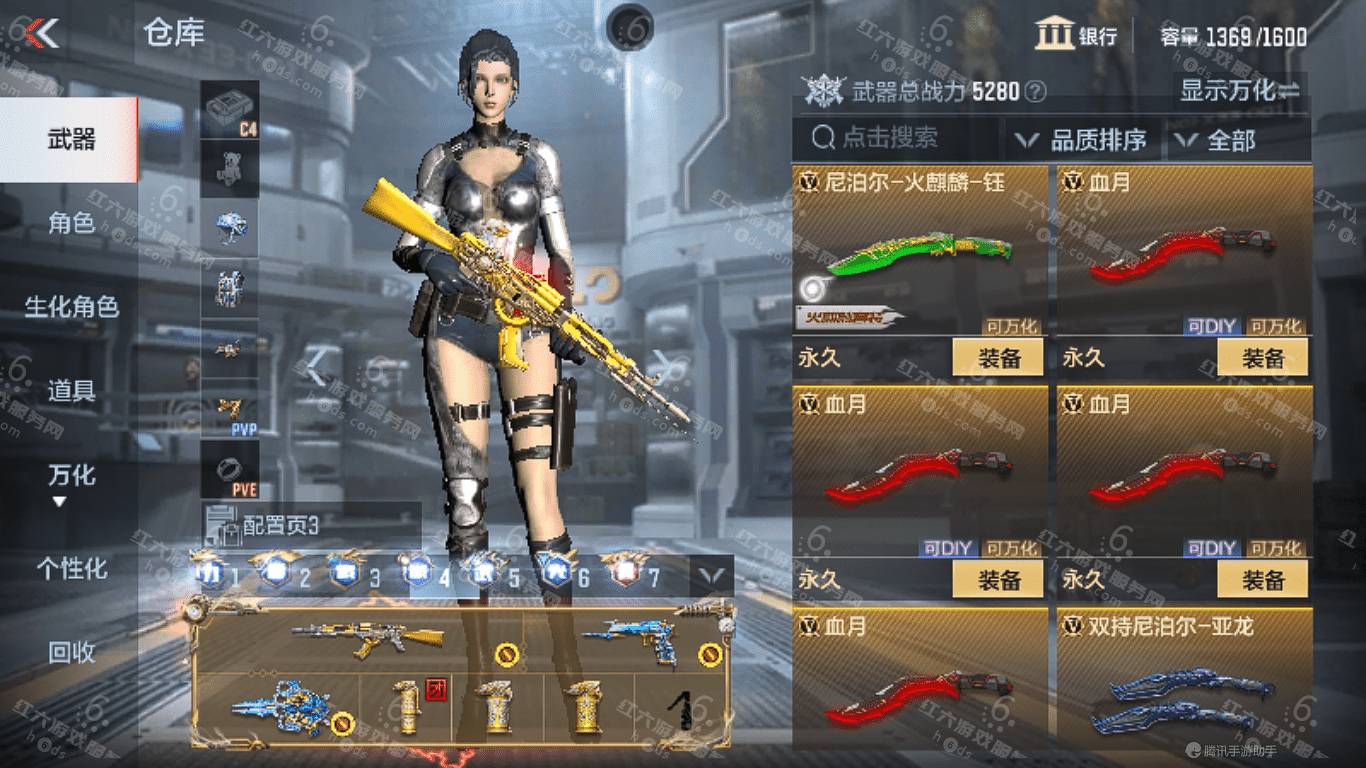The image size is (1366, 768).
Task: Open the 生化角色 tab
Action: pyautogui.click(x=70, y=307)
